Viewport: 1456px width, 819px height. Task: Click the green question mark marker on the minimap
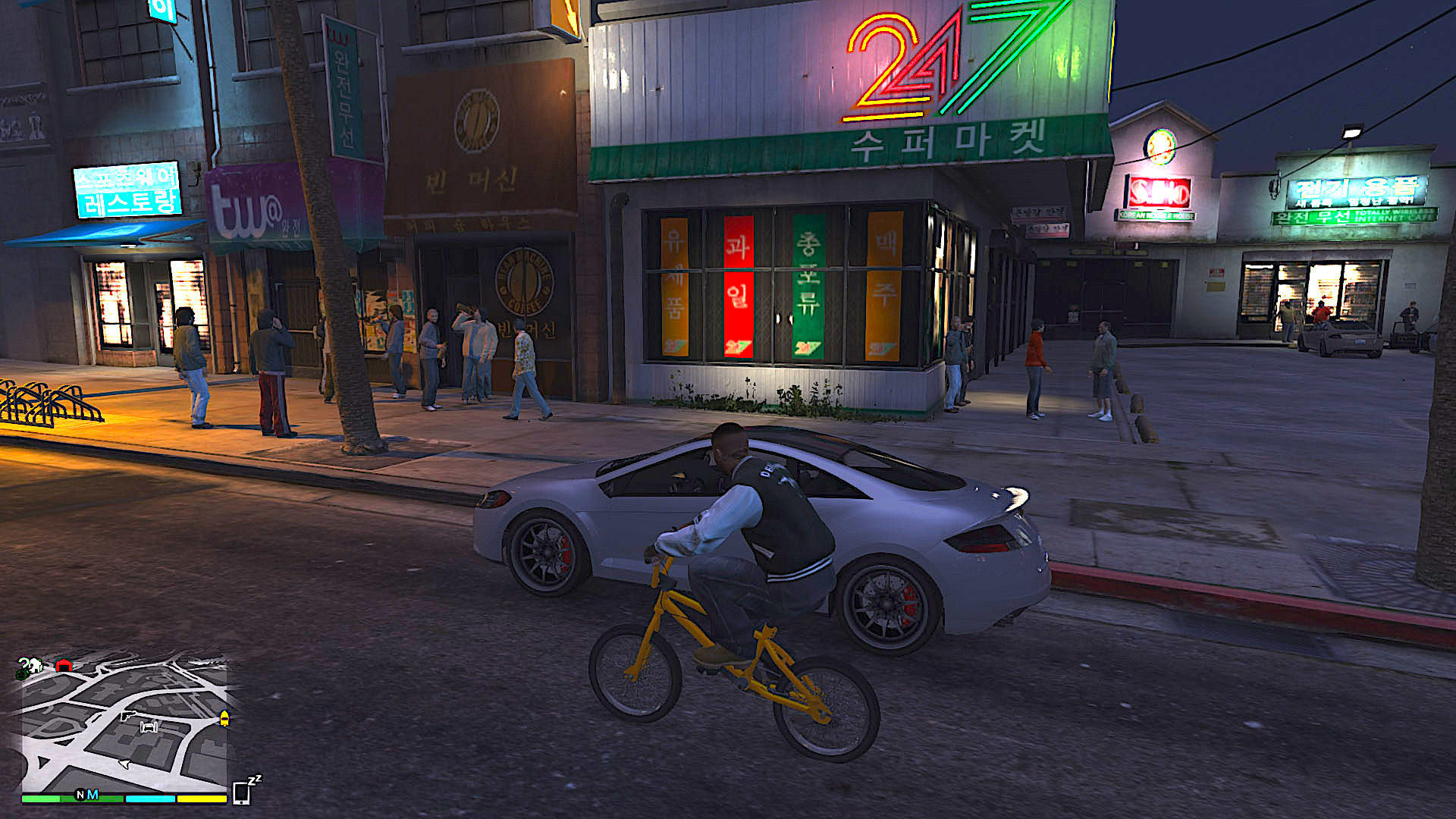(23, 663)
